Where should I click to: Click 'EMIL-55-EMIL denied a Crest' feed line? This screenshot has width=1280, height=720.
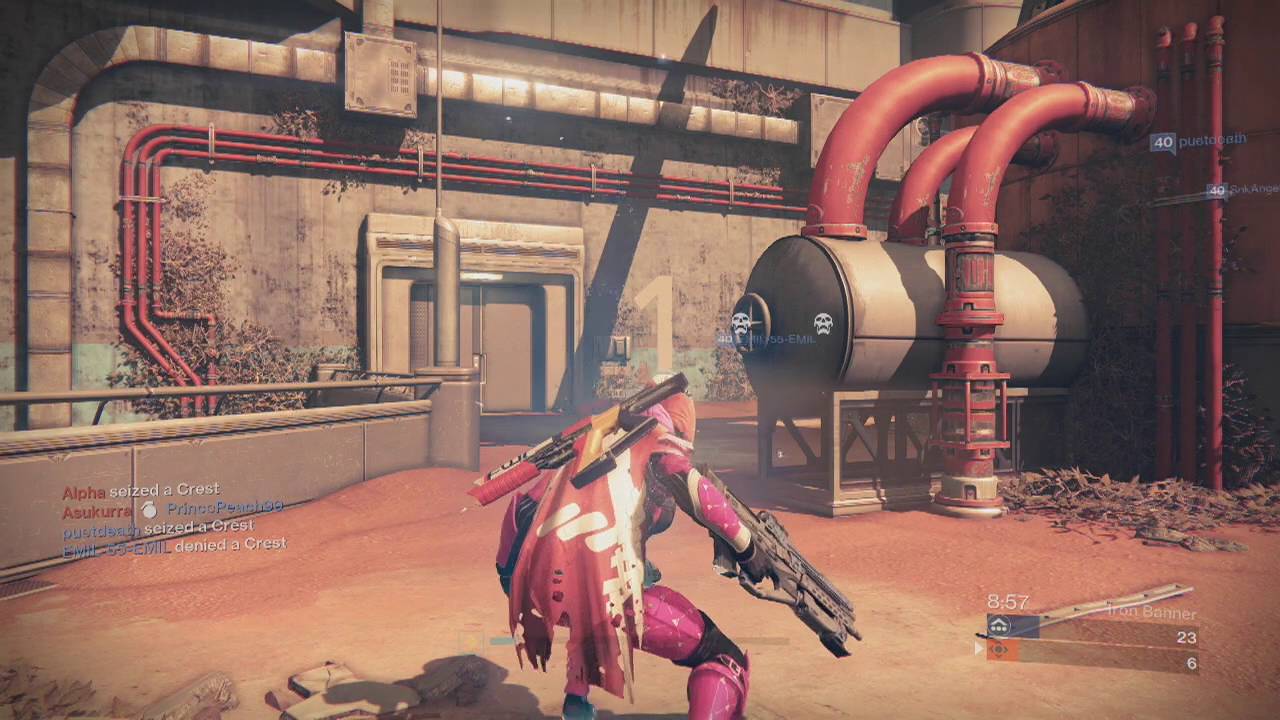click(x=174, y=544)
